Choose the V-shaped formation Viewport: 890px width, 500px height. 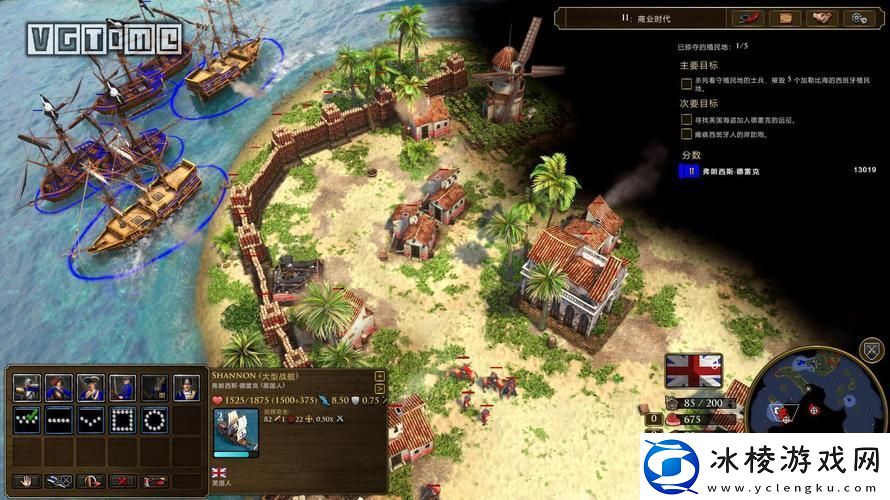92,419
